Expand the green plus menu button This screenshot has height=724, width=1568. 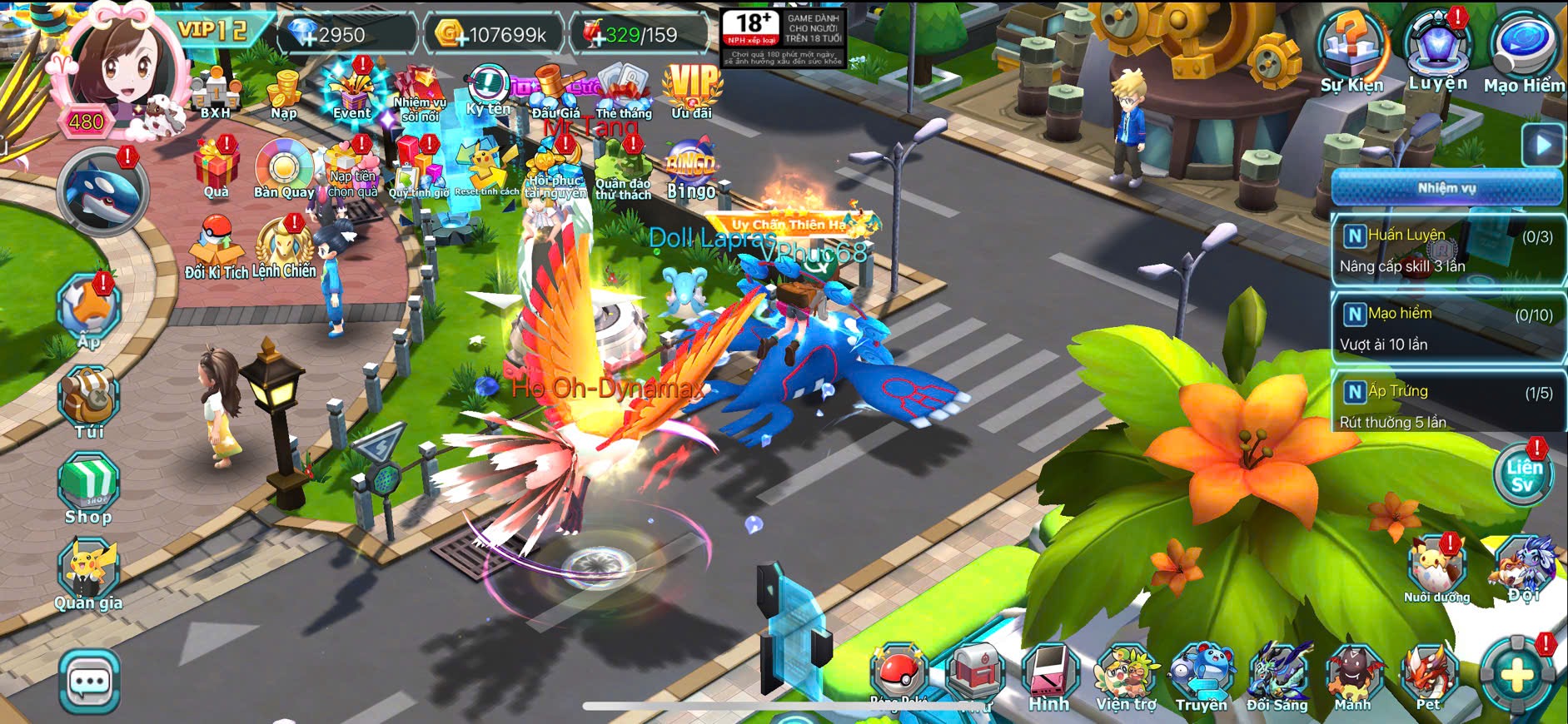point(1517,675)
